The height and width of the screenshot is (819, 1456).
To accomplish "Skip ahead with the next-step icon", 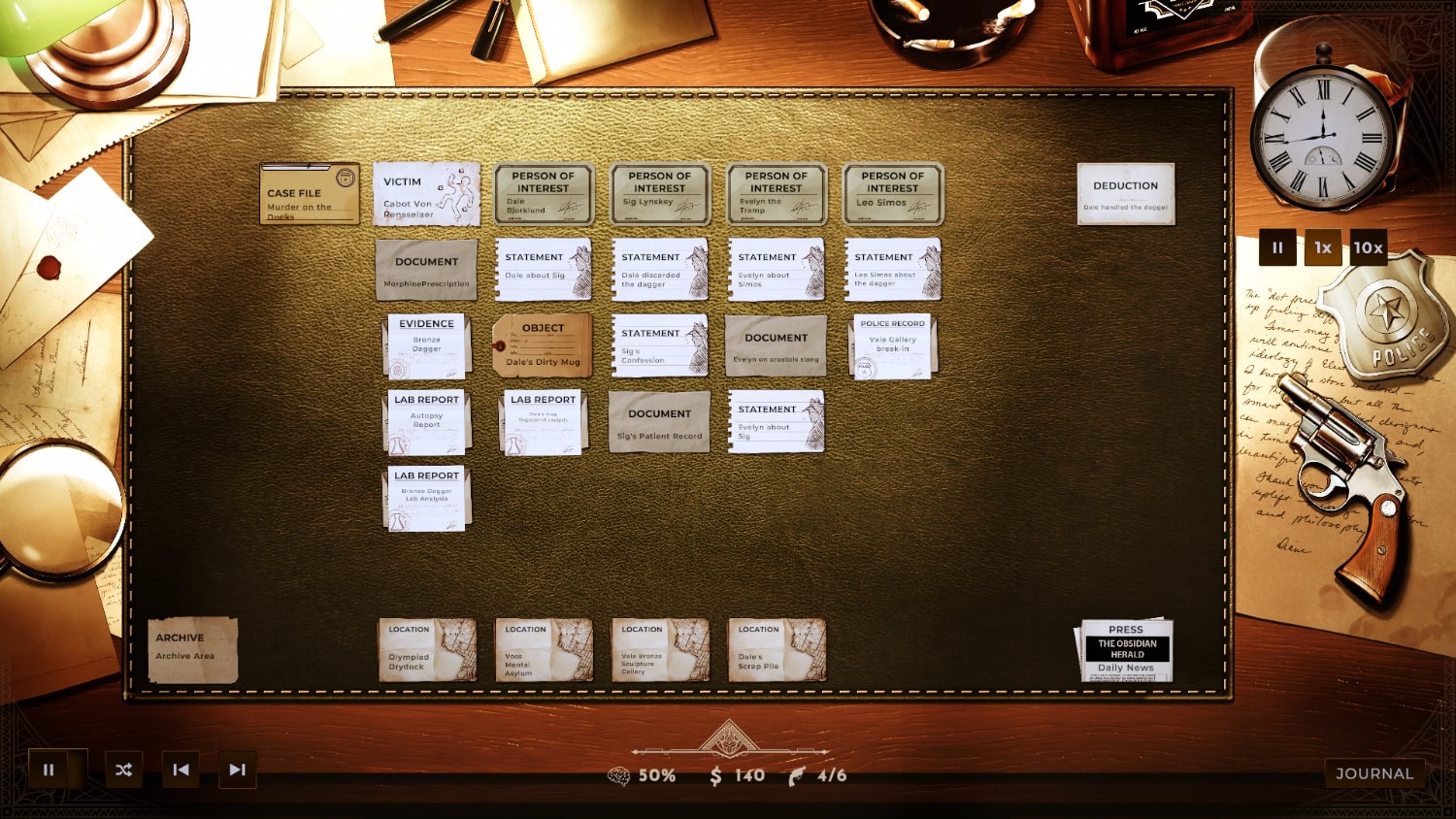I will (x=237, y=770).
